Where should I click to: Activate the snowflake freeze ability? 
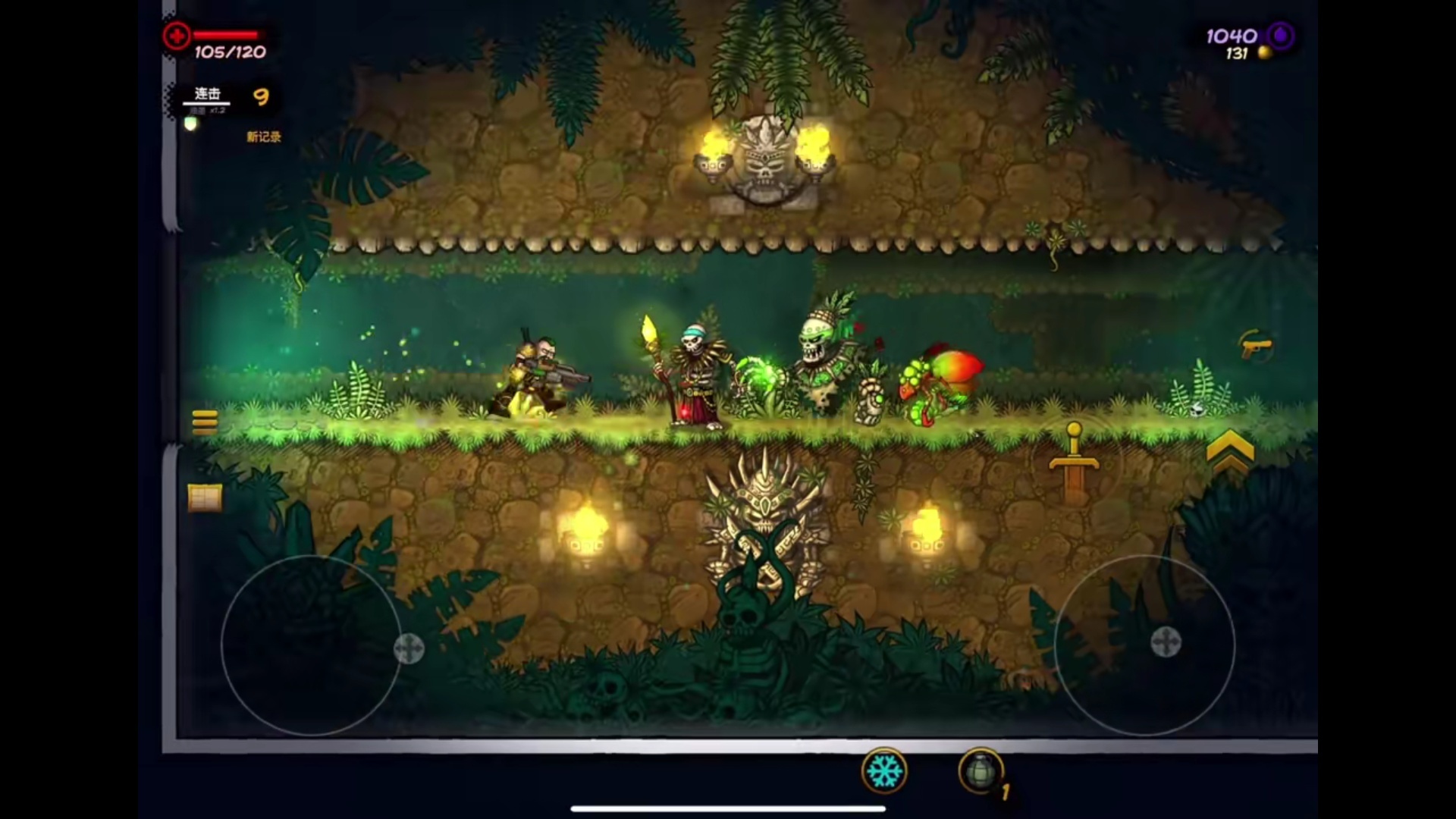coord(884,772)
